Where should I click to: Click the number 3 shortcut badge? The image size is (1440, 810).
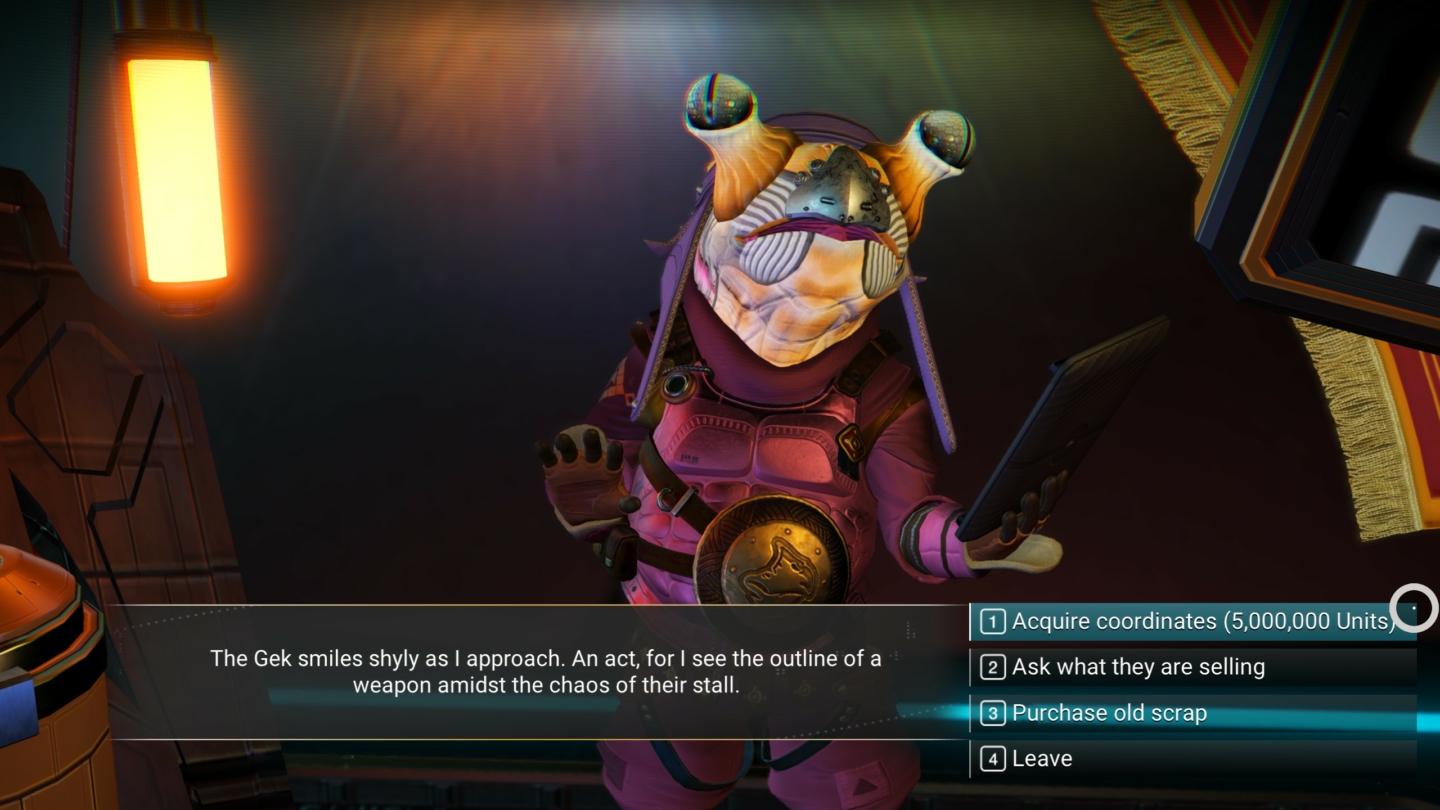[991, 713]
